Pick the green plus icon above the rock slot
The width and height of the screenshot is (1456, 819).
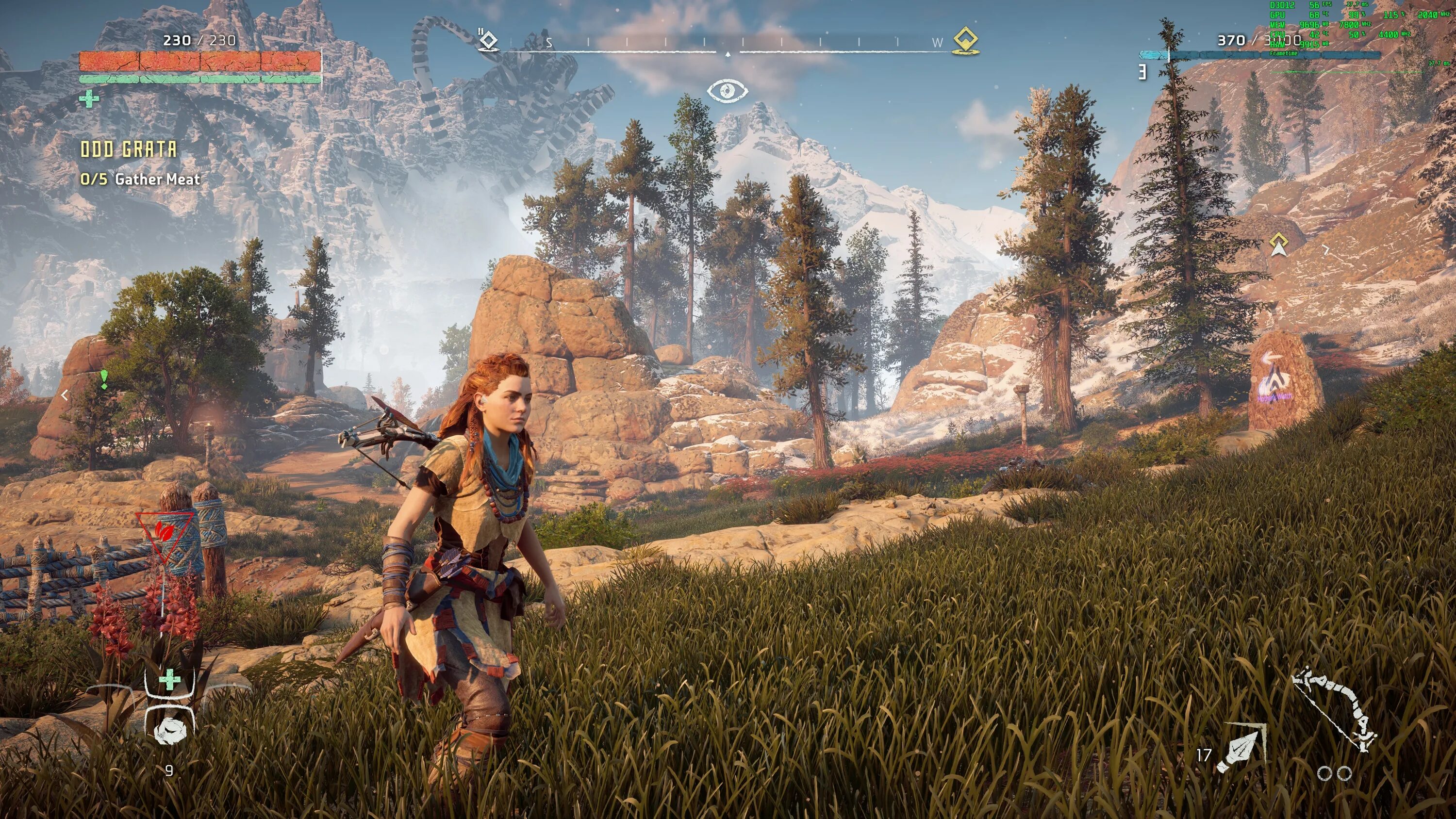(169, 681)
